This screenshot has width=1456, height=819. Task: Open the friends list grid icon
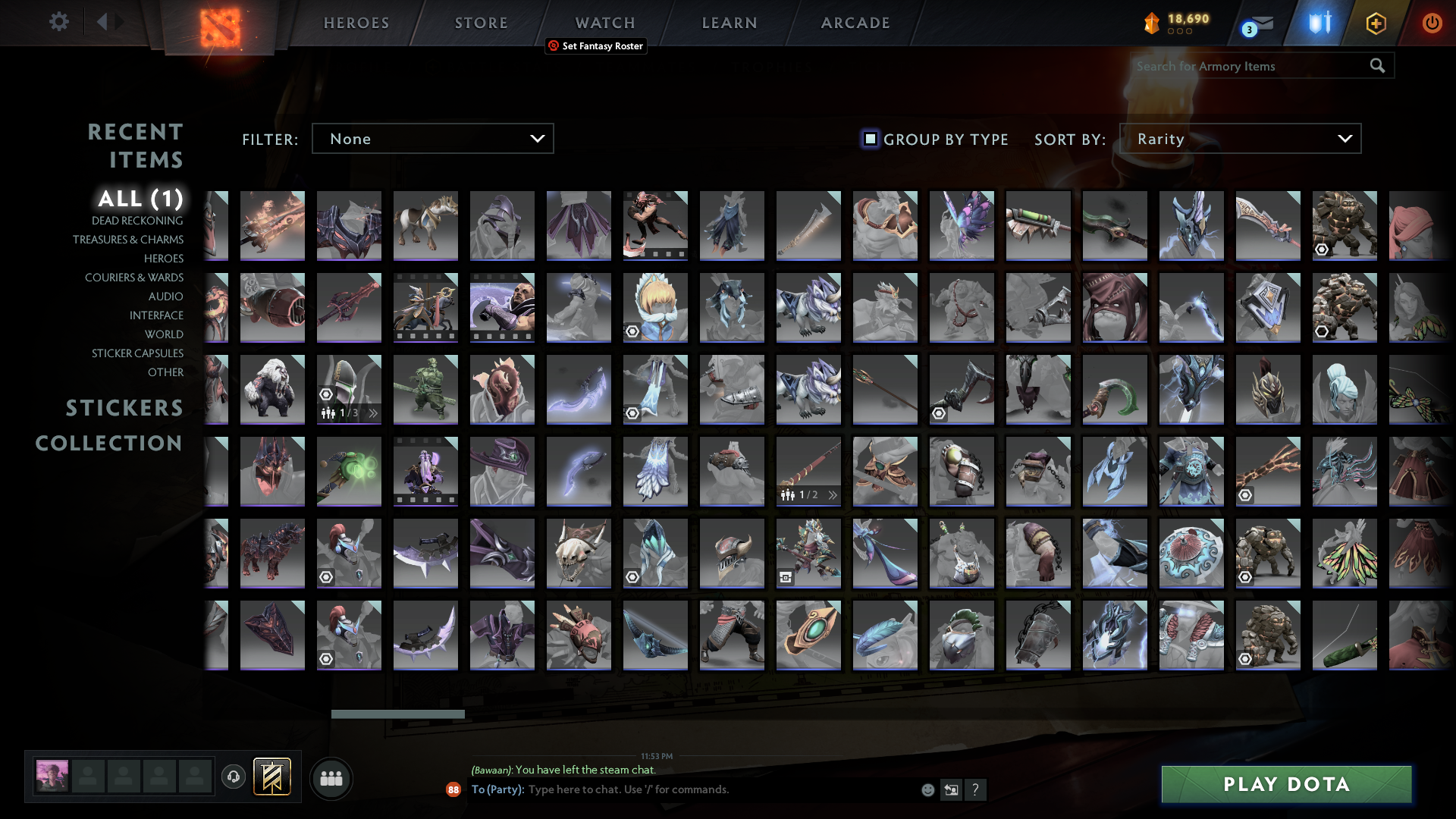(x=331, y=778)
